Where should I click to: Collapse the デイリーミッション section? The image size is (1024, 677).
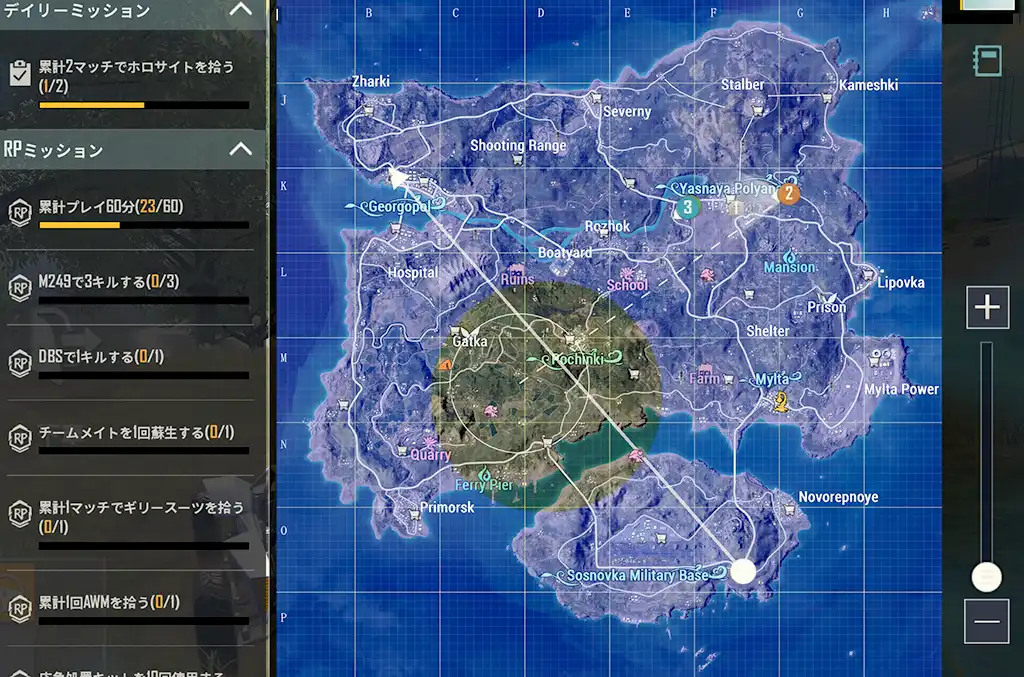(x=240, y=10)
